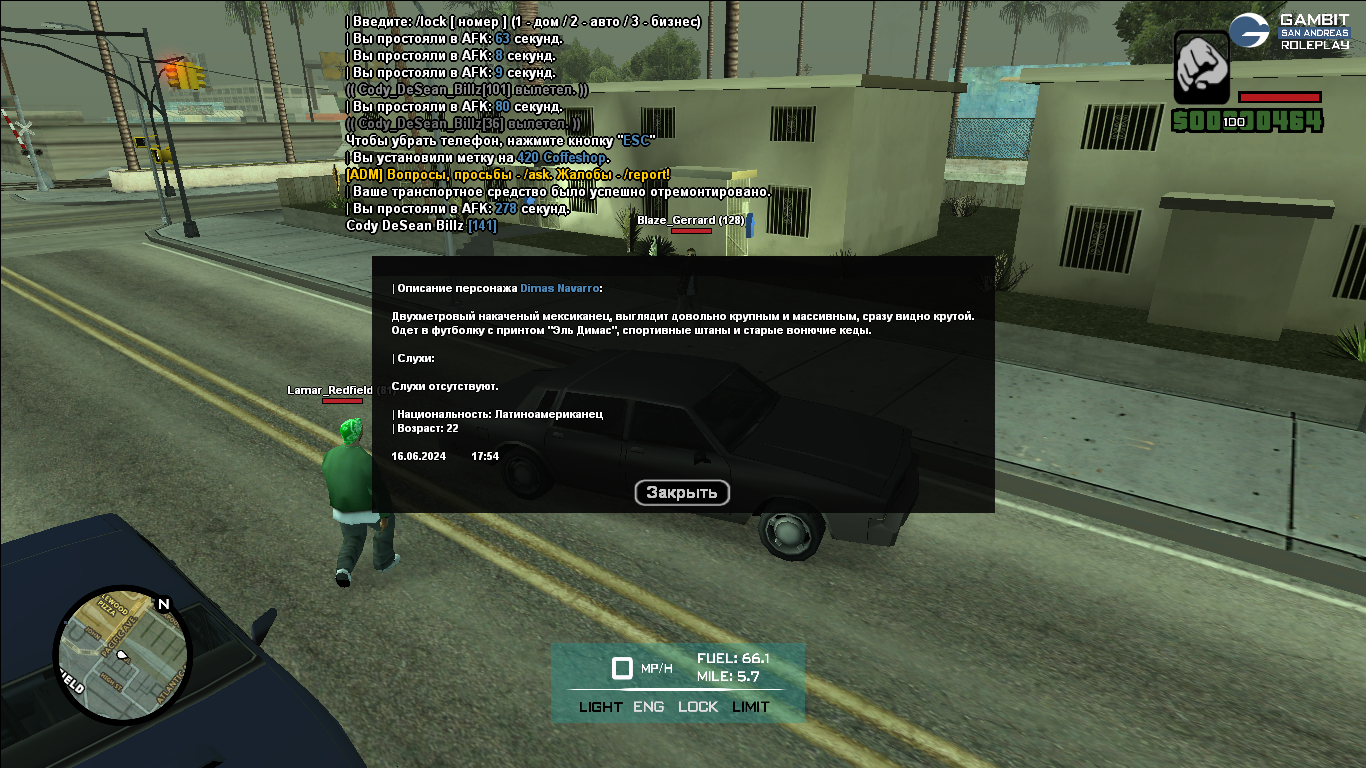
Task: Select the fist weapon icon
Action: click(x=1200, y=66)
